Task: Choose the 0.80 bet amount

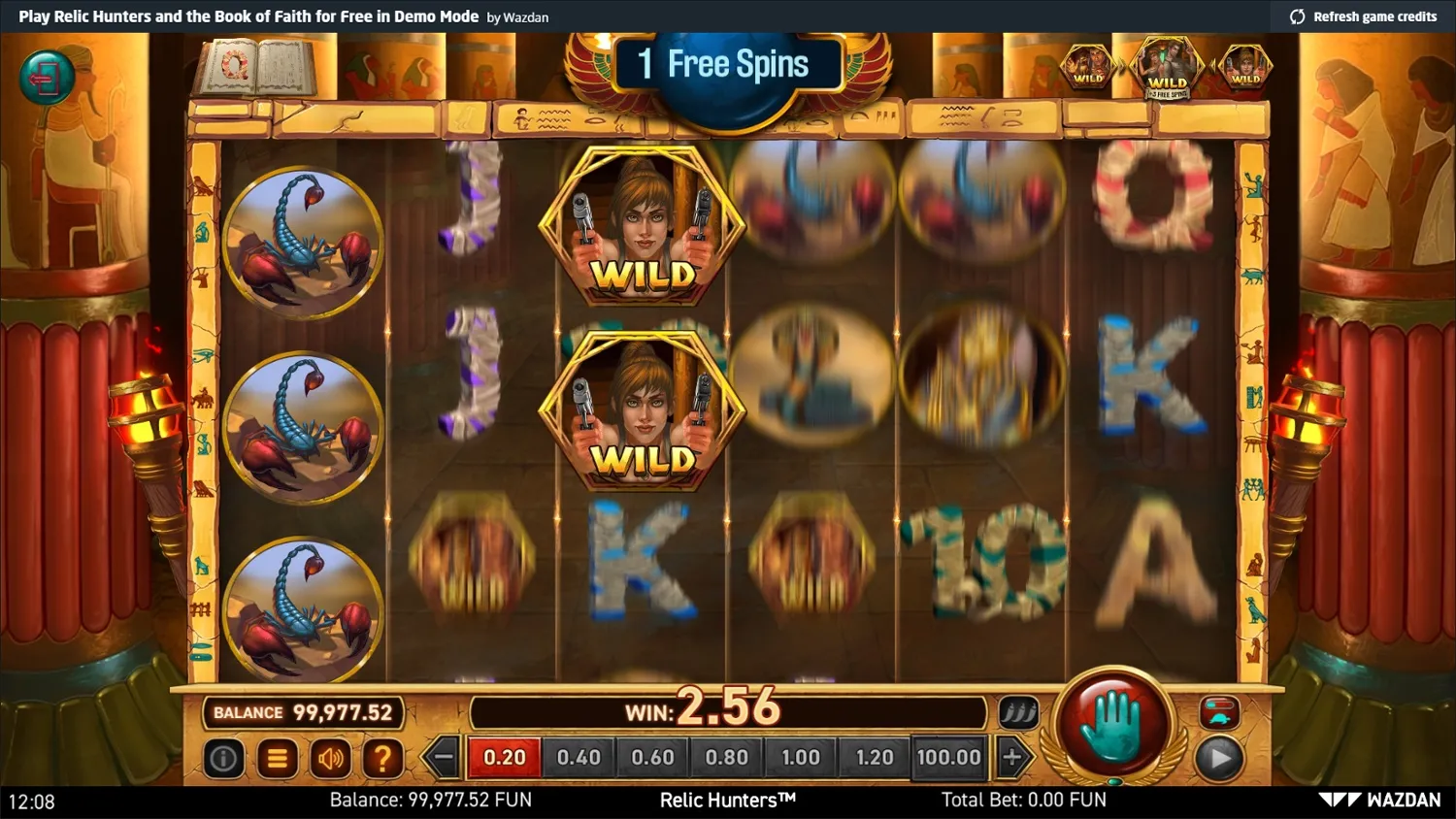Action: coord(726,757)
